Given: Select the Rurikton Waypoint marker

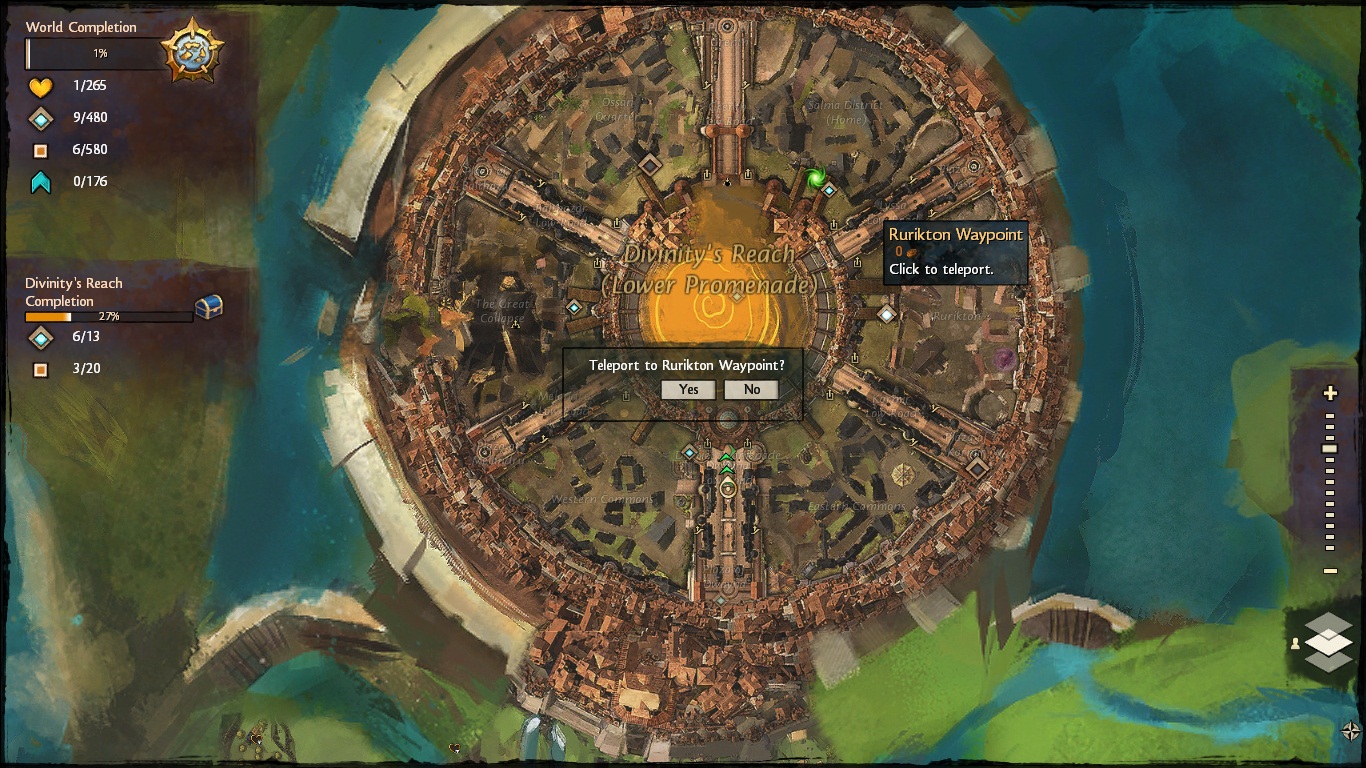Looking at the screenshot, I should (886, 315).
